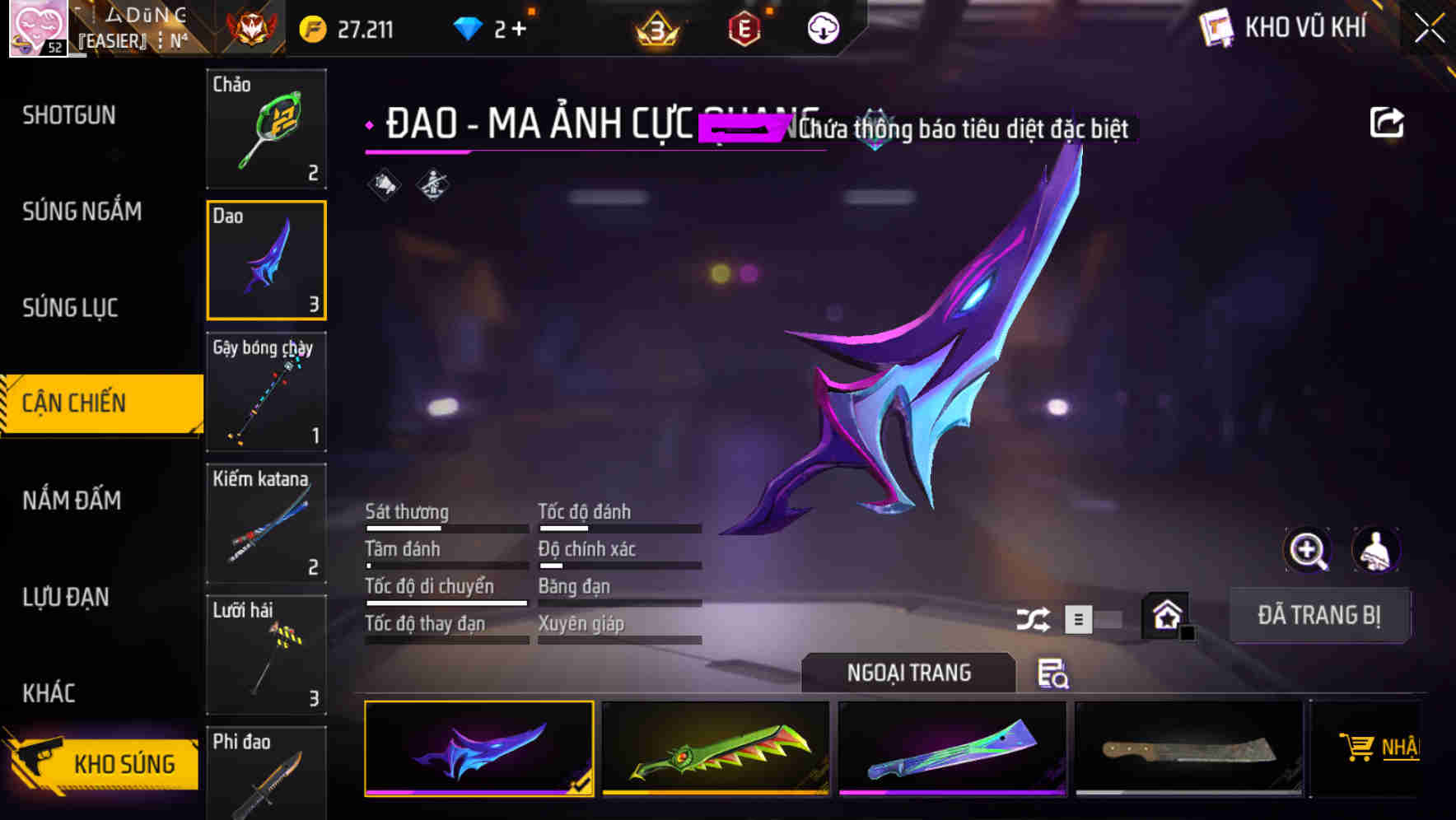
Task: Click the Nhận cart button at bottom right
Action: [1380, 748]
